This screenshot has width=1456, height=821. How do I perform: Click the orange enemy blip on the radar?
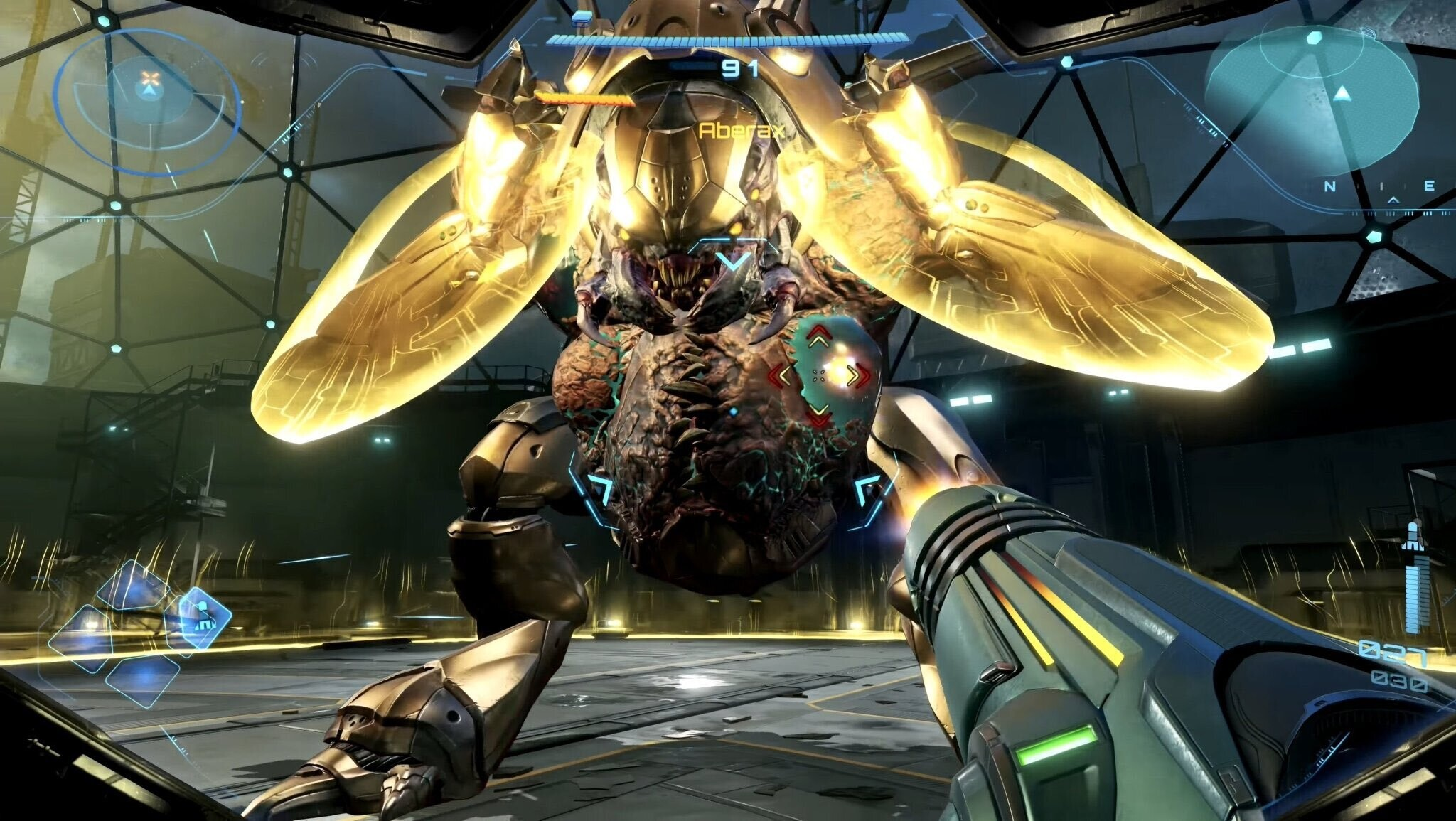click(149, 76)
